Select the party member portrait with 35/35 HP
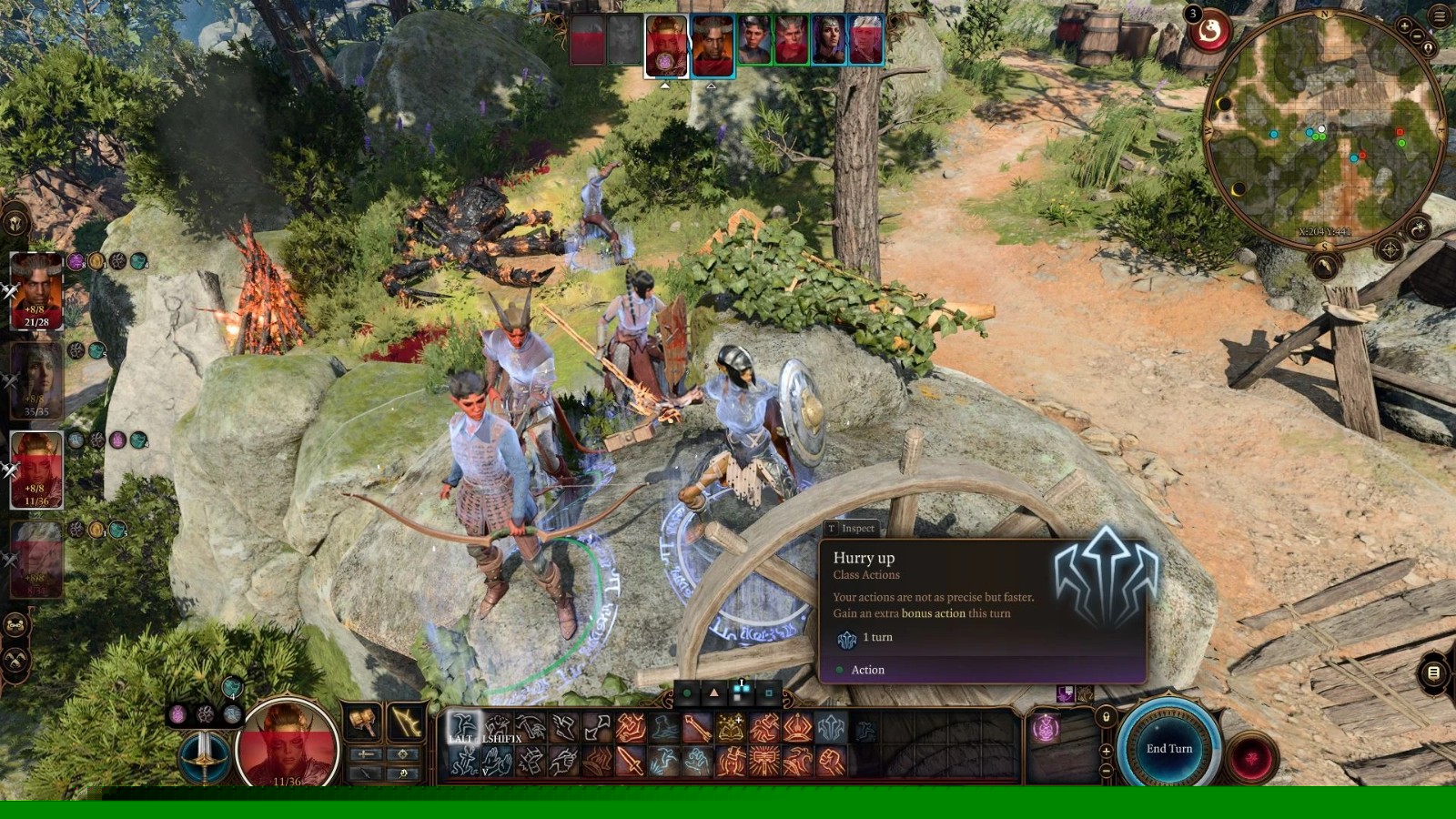This screenshot has width=1456, height=819. tap(36, 380)
